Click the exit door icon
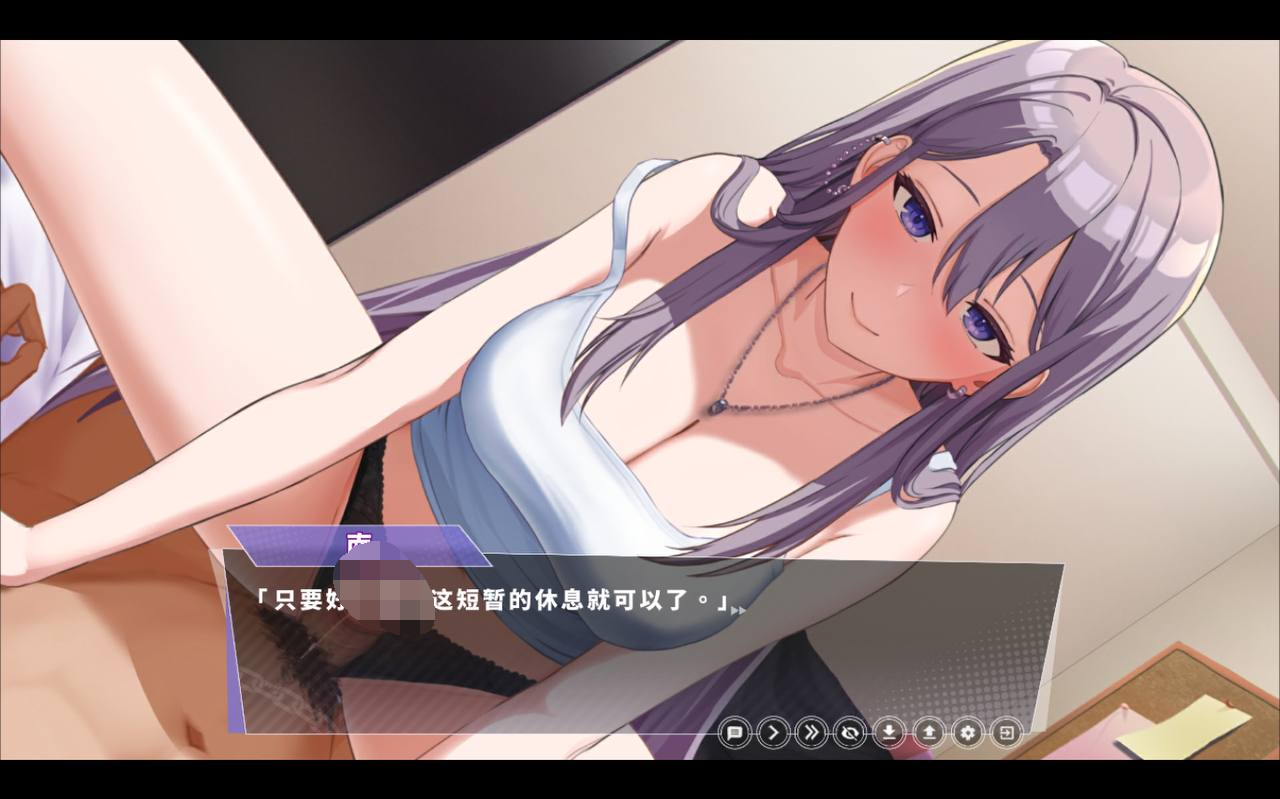The image size is (1280, 799). click(x=1006, y=733)
